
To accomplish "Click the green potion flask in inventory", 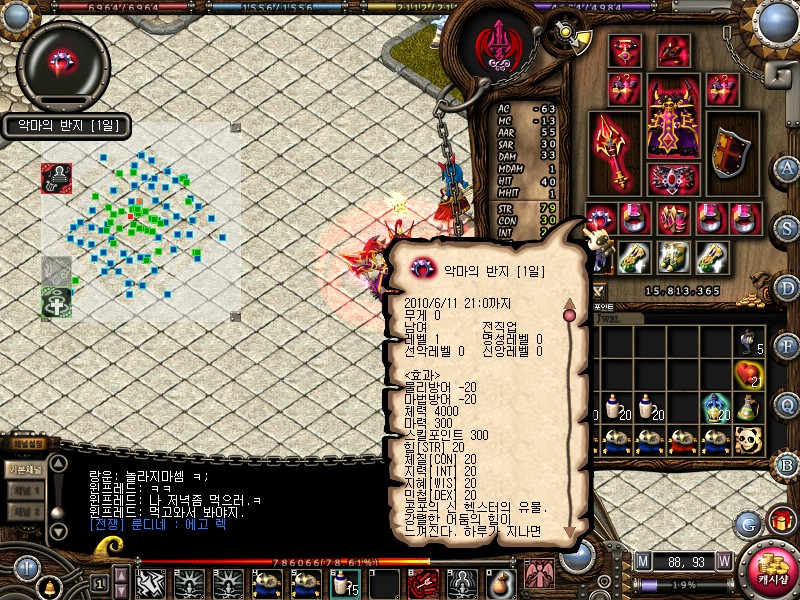I will pos(714,407).
